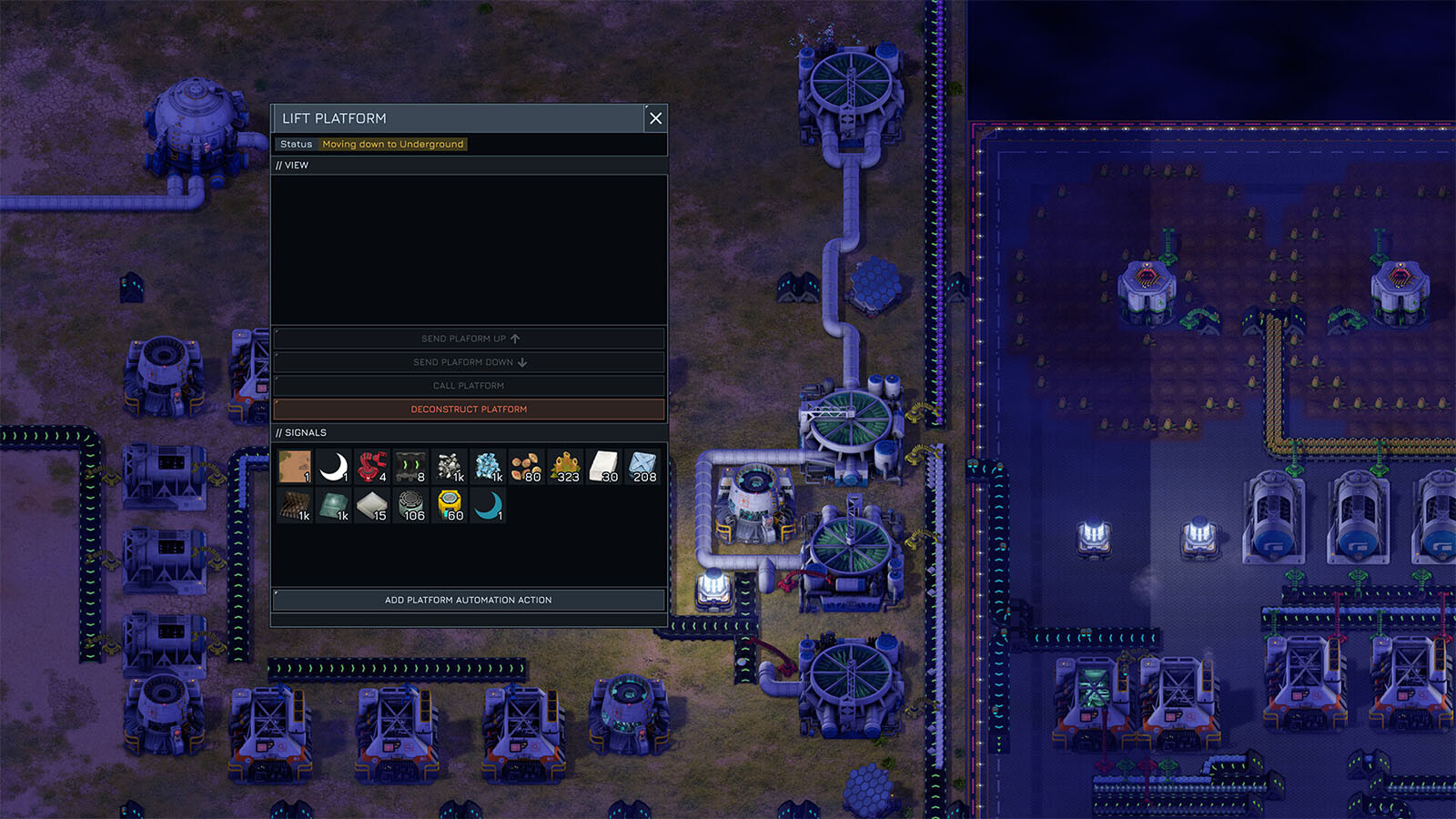Select the blue crystal ore signal
Screen dimensions: 1456x819
[x=488, y=467]
